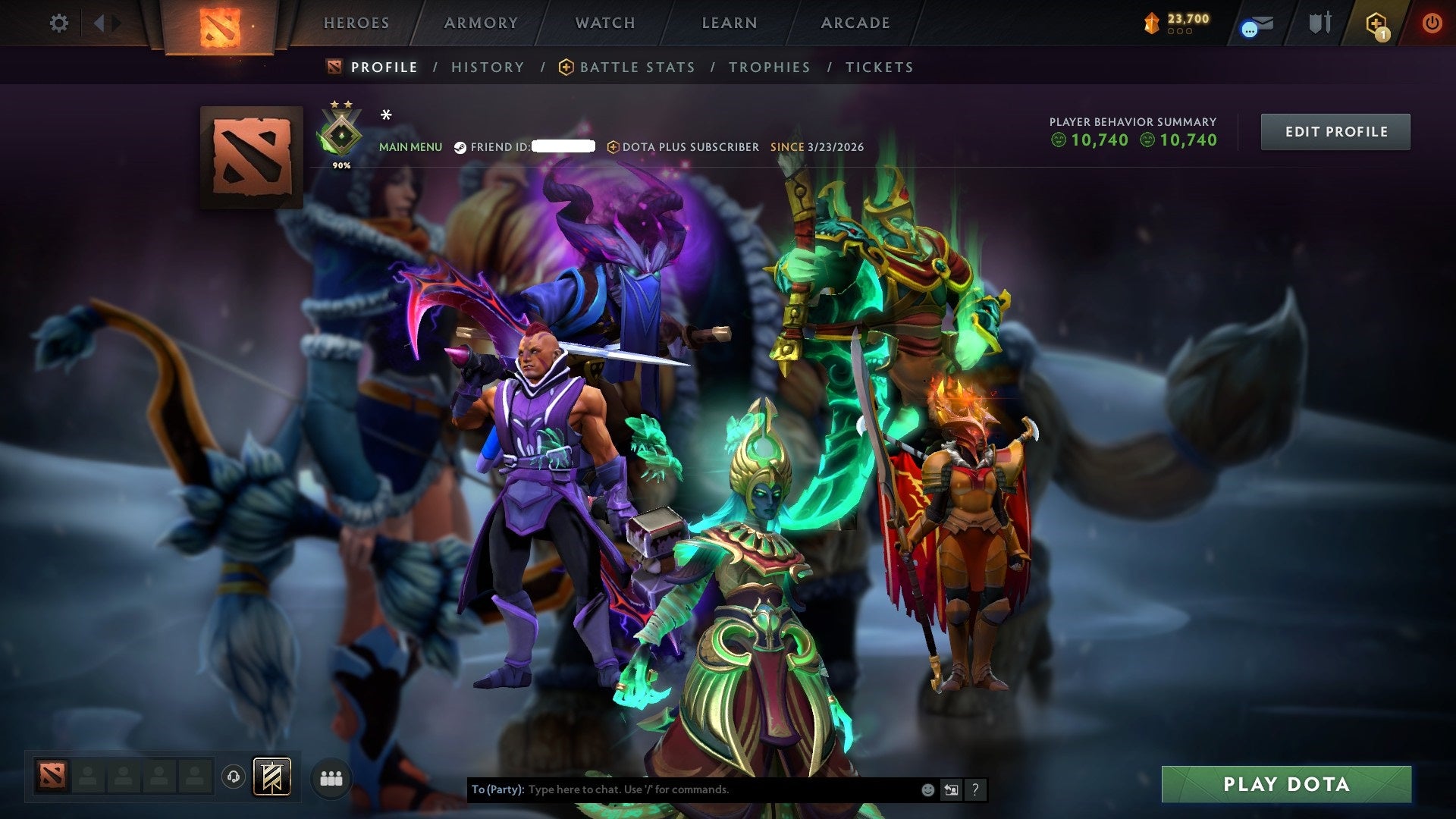Open the settings gear
Image resolution: width=1456 pixels, height=819 pixels.
(x=58, y=23)
